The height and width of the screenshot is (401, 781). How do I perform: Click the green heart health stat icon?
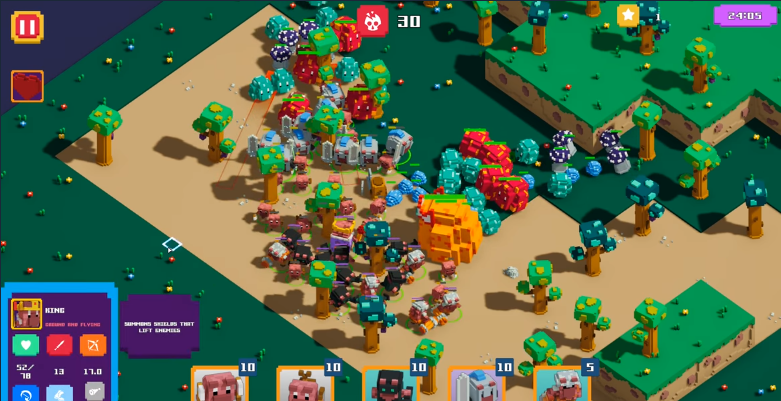tap(26, 345)
